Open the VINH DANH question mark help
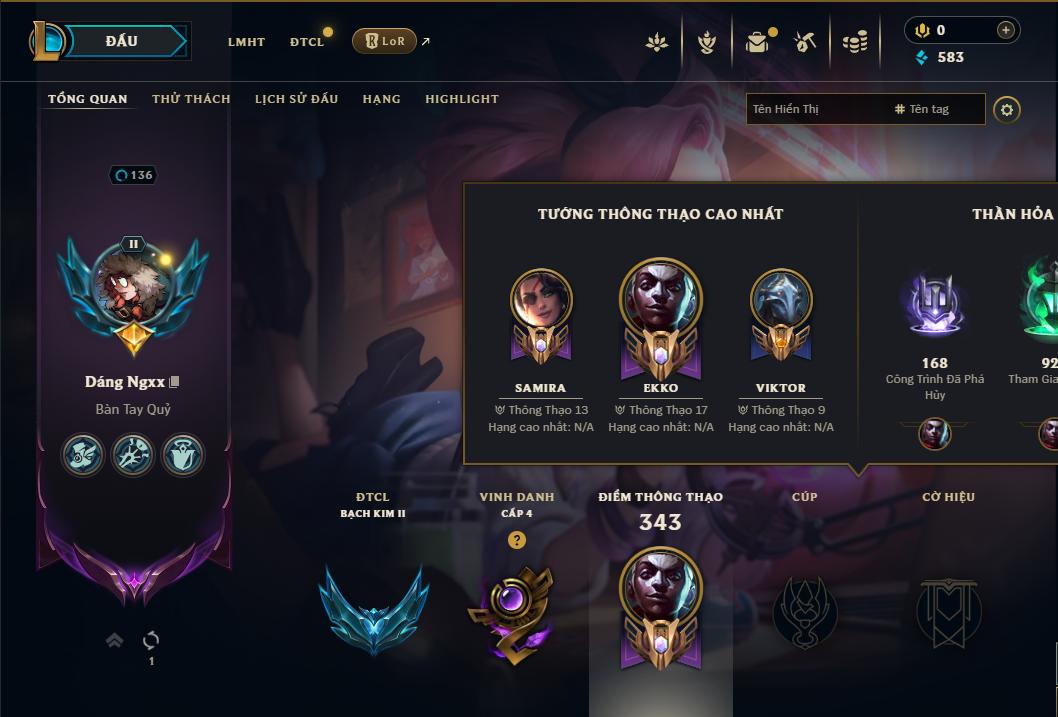The width and height of the screenshot is (1058, 717). coord(516,540)
